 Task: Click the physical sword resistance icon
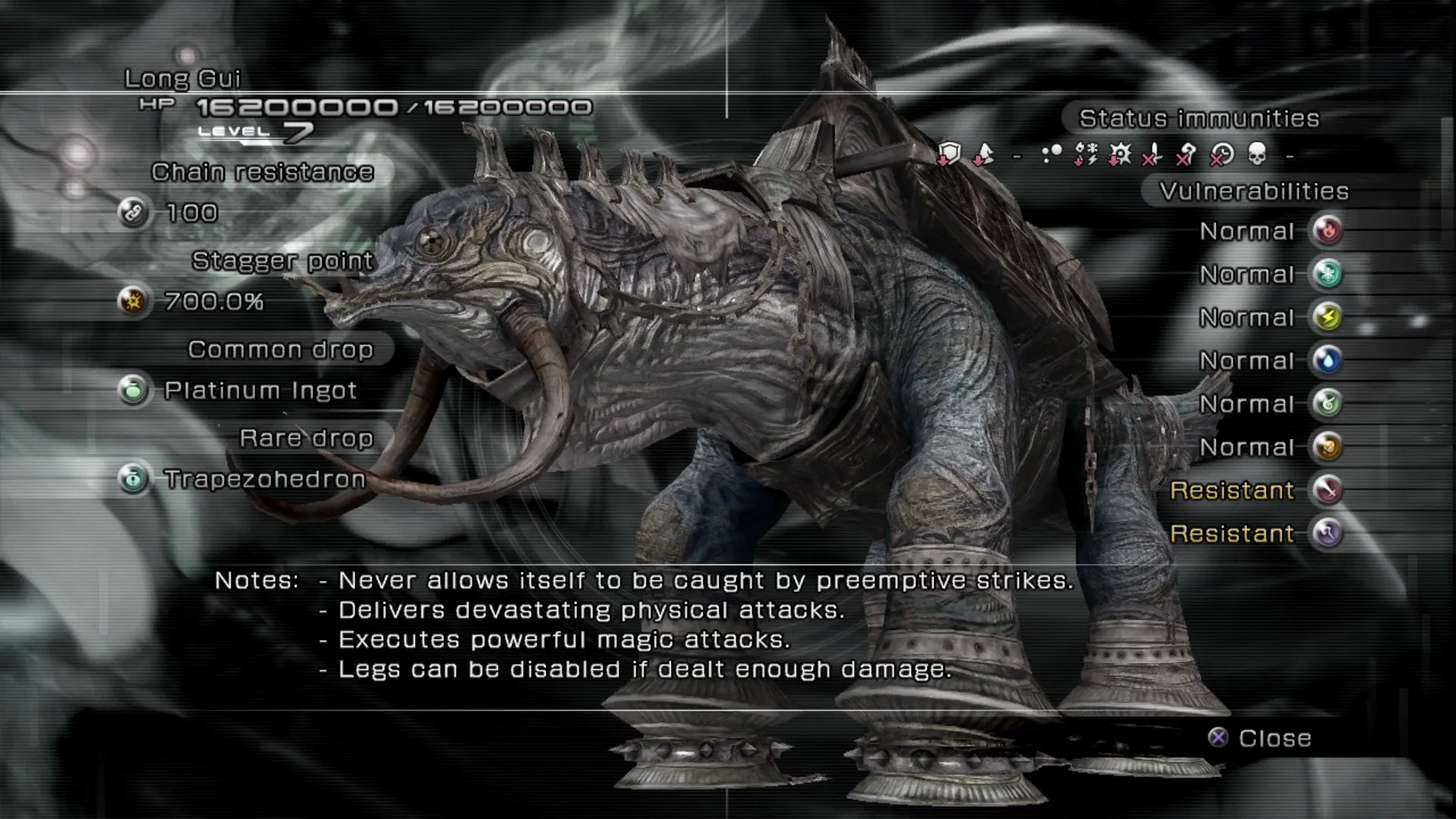click(x=1327, y=490)
